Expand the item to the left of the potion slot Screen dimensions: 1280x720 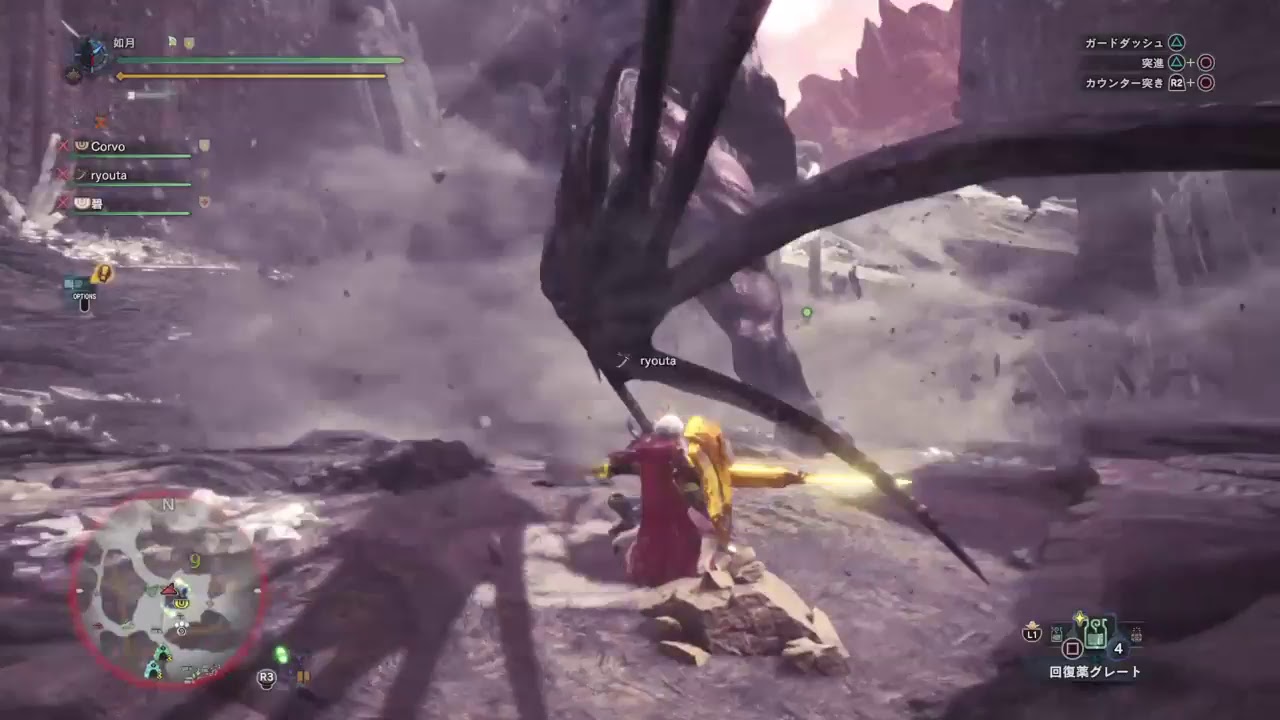coord(1056,635)
